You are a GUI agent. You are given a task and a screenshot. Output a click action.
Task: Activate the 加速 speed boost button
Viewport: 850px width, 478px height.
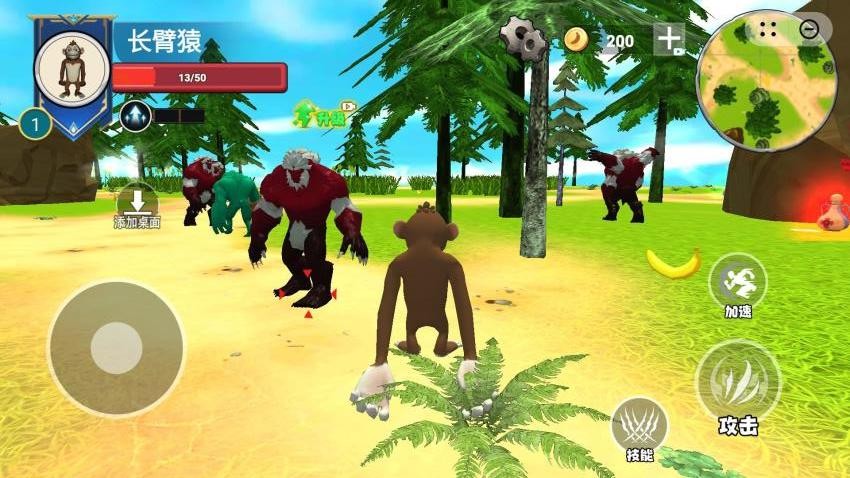point(738,283)
